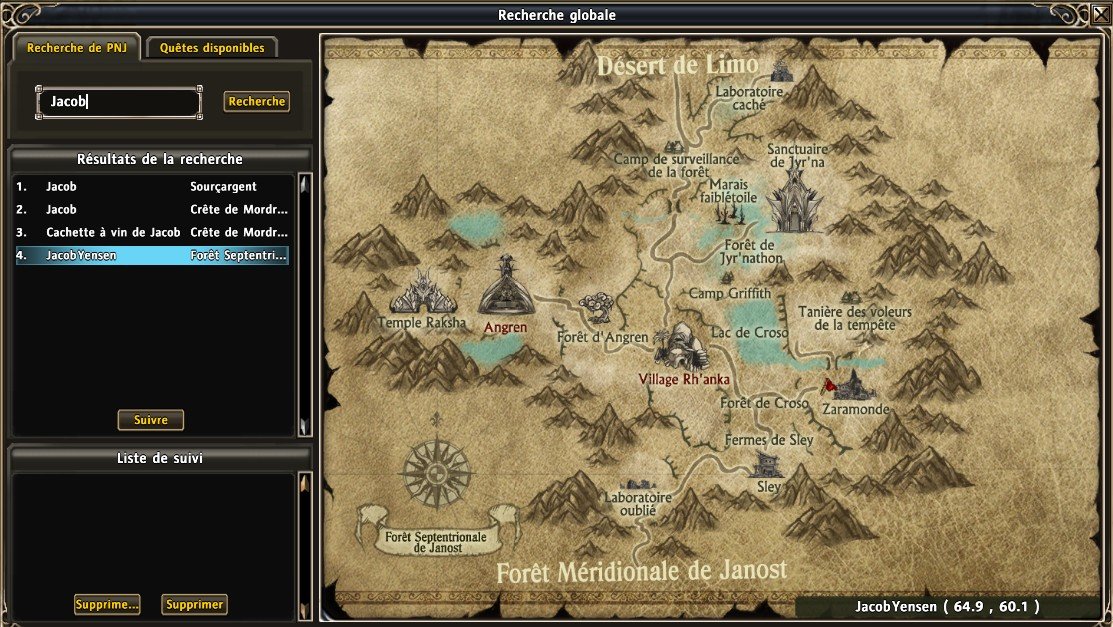Screen dimensions: 1113x627
Task: Click the Supprime... button on the left
Action: [107, 604]
